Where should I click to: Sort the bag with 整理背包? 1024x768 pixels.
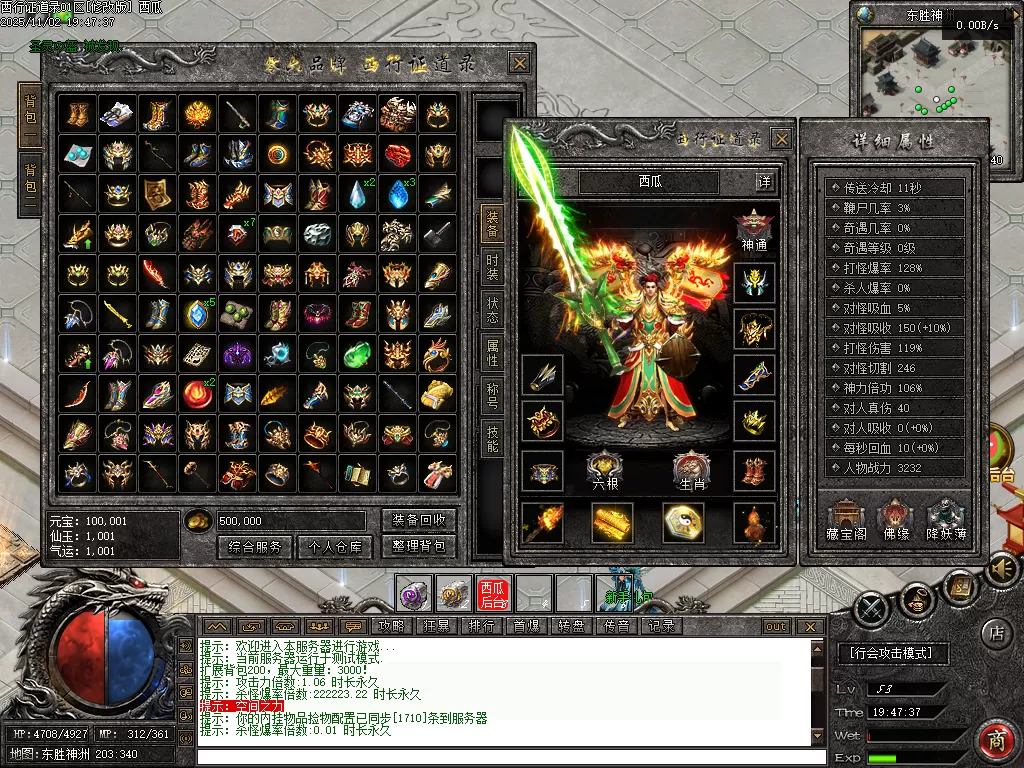[x=419, y=547]
